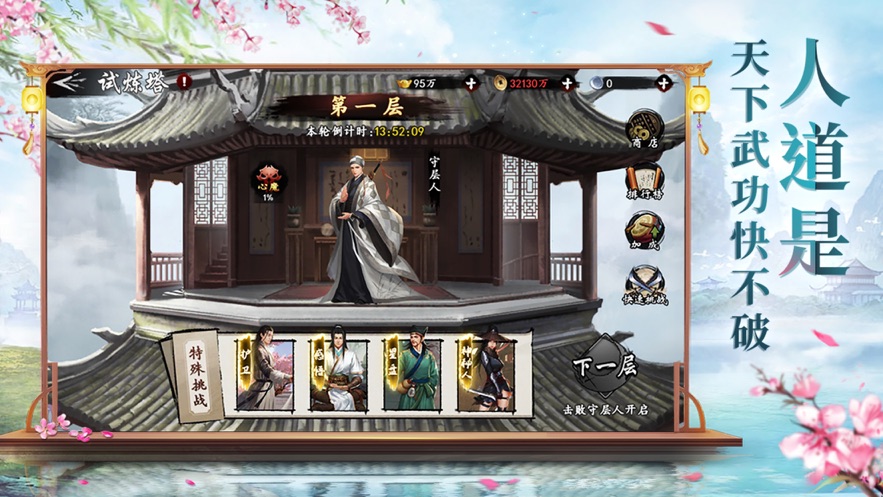The height and width of the screenshot is (497, 883).
Task: Select the 感悟 challenge card
Action: pos(338,374)
